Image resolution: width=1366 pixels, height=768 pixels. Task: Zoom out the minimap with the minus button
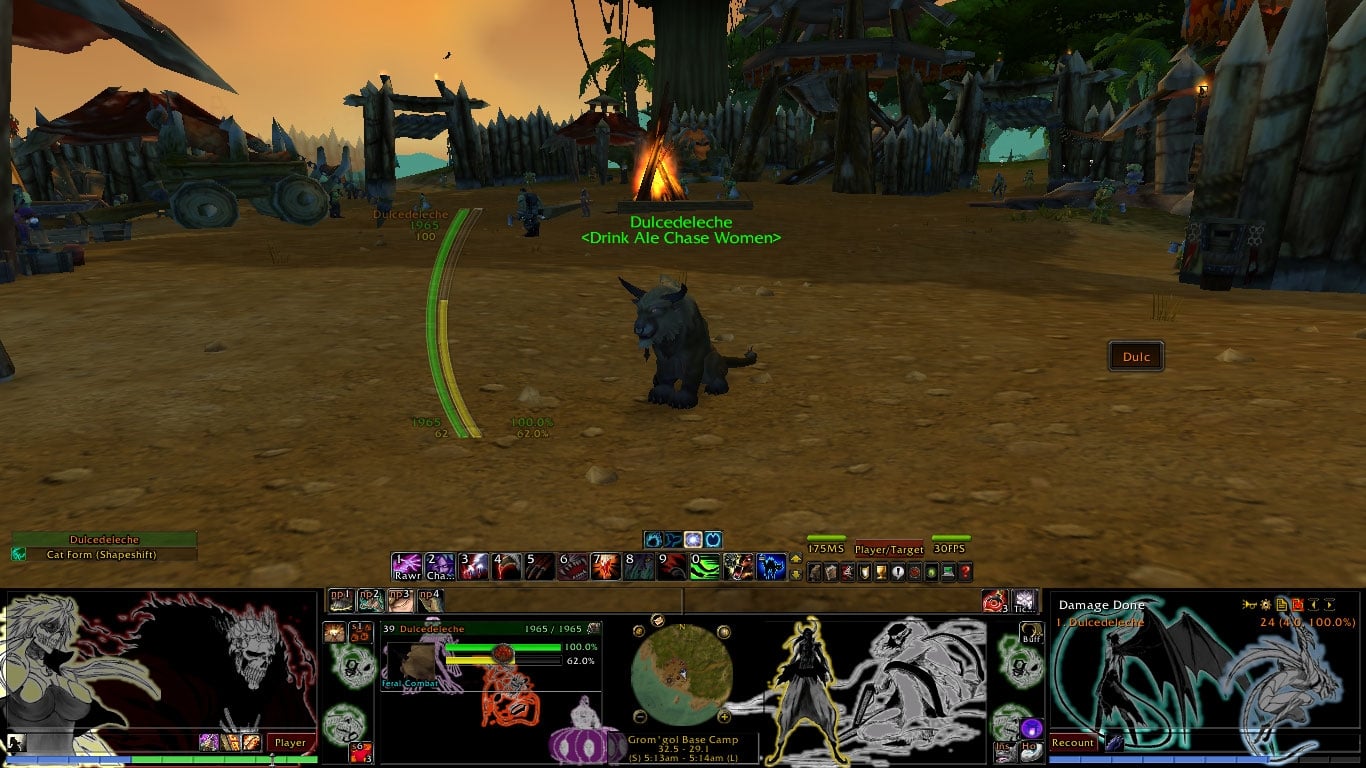click(639, 716)
